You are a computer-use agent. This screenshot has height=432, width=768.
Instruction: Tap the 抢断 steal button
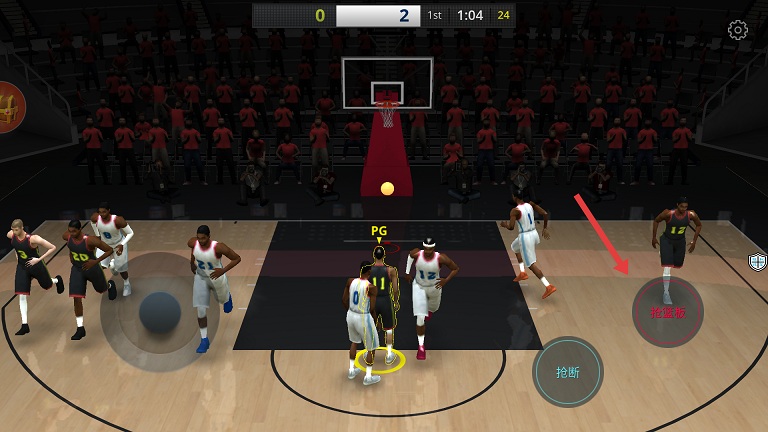[568, 372]
